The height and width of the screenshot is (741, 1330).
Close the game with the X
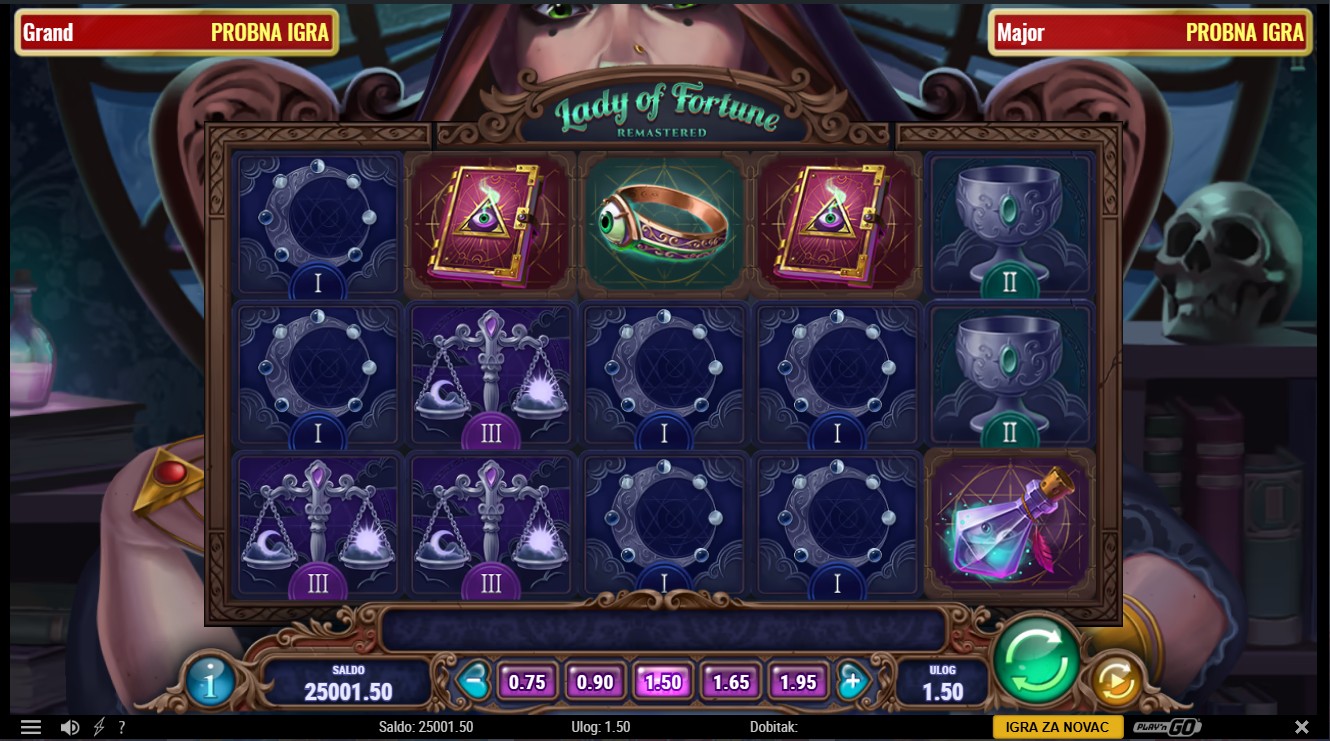click(1302, 727)
